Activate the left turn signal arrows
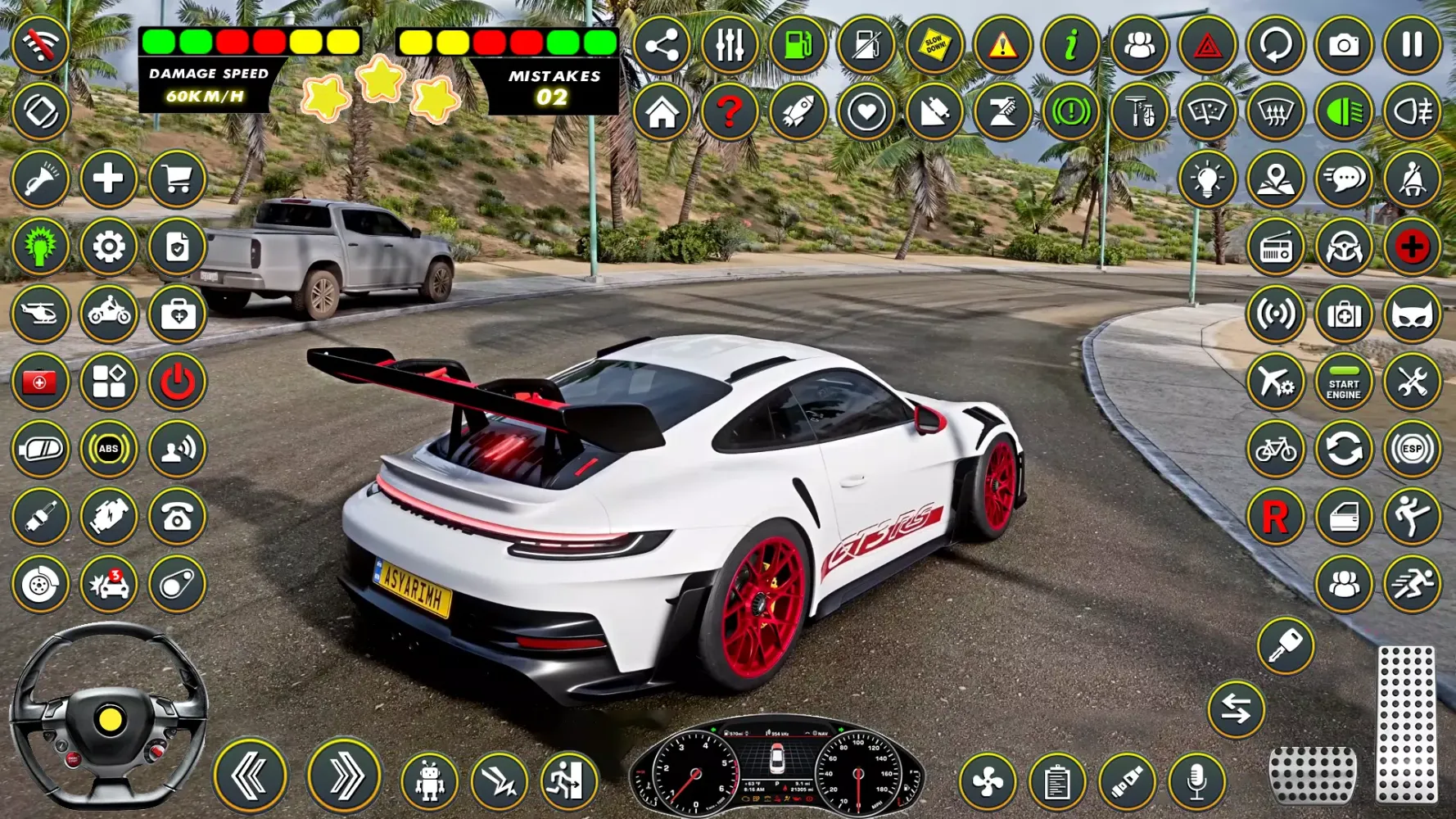This screenshot has height=819, width=1456. tap(250, 776)
